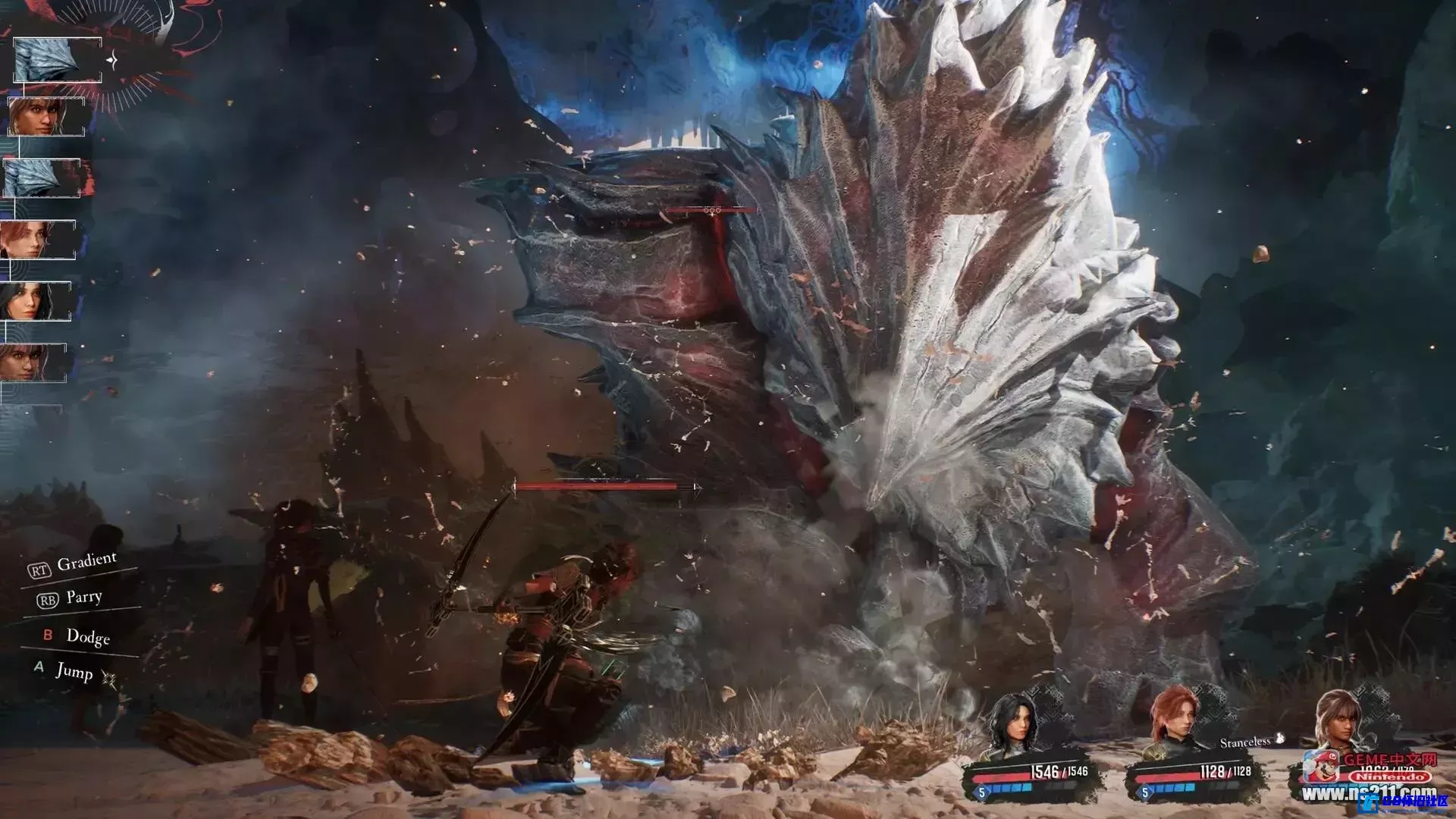Image resolution: width=1456 pixels, height=819 pixels.
Task: Select the red-haired portrait in the turn order
Action: point(38,240)
